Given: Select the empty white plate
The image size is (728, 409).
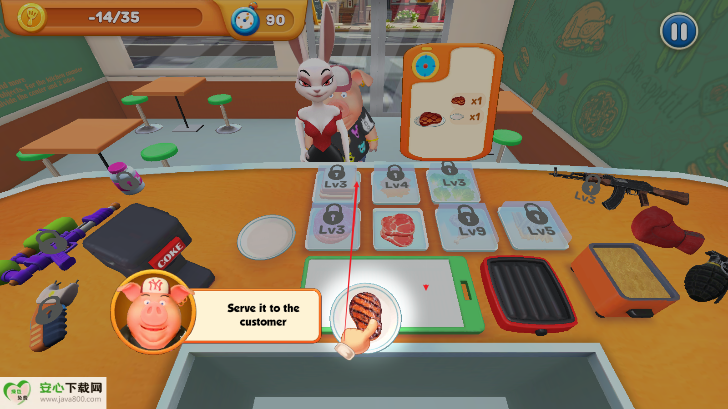Looking at the screenshot, I should click(x=267, y=237).
